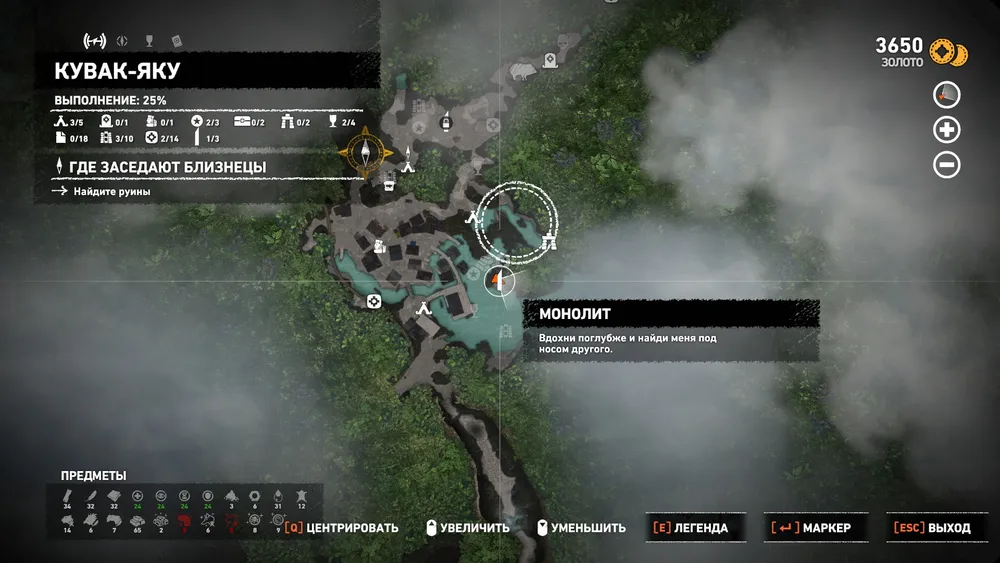Click the stone archway marker in the dashed circle
The image size is (1000, 563).
[548, 241]
